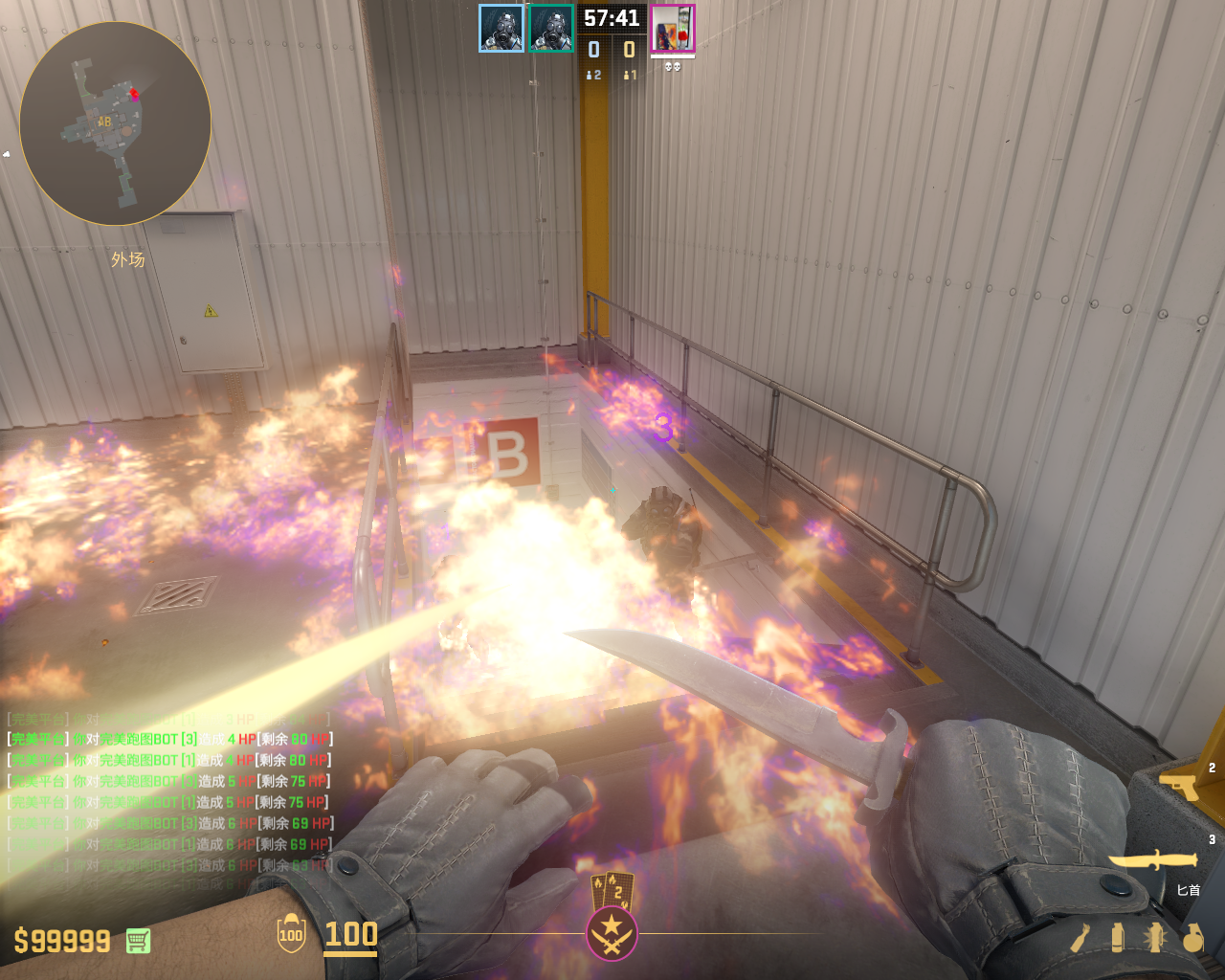Click the armor shield icon
1225x980 pixels.
click(291, 934)
